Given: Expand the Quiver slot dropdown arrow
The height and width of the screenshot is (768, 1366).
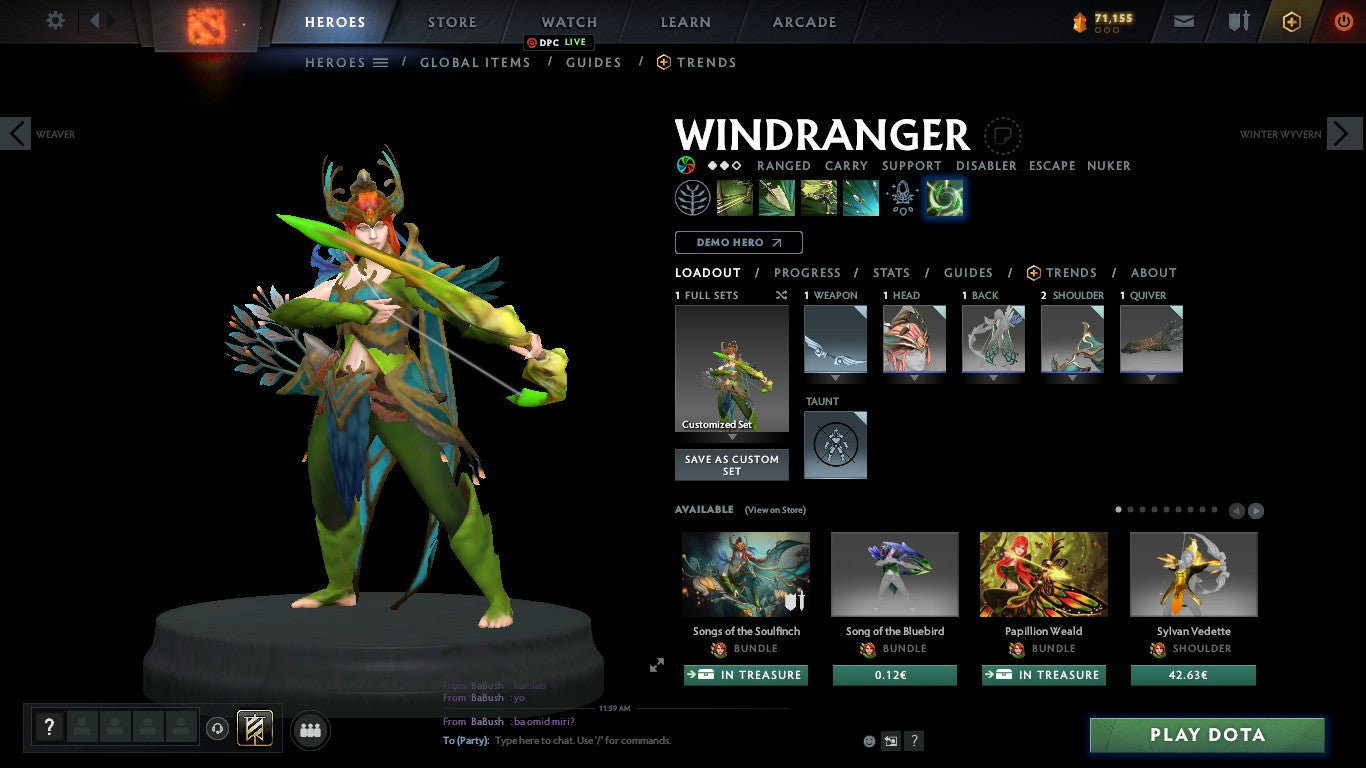Looking at the screenshot, I should pos(1151,378).
